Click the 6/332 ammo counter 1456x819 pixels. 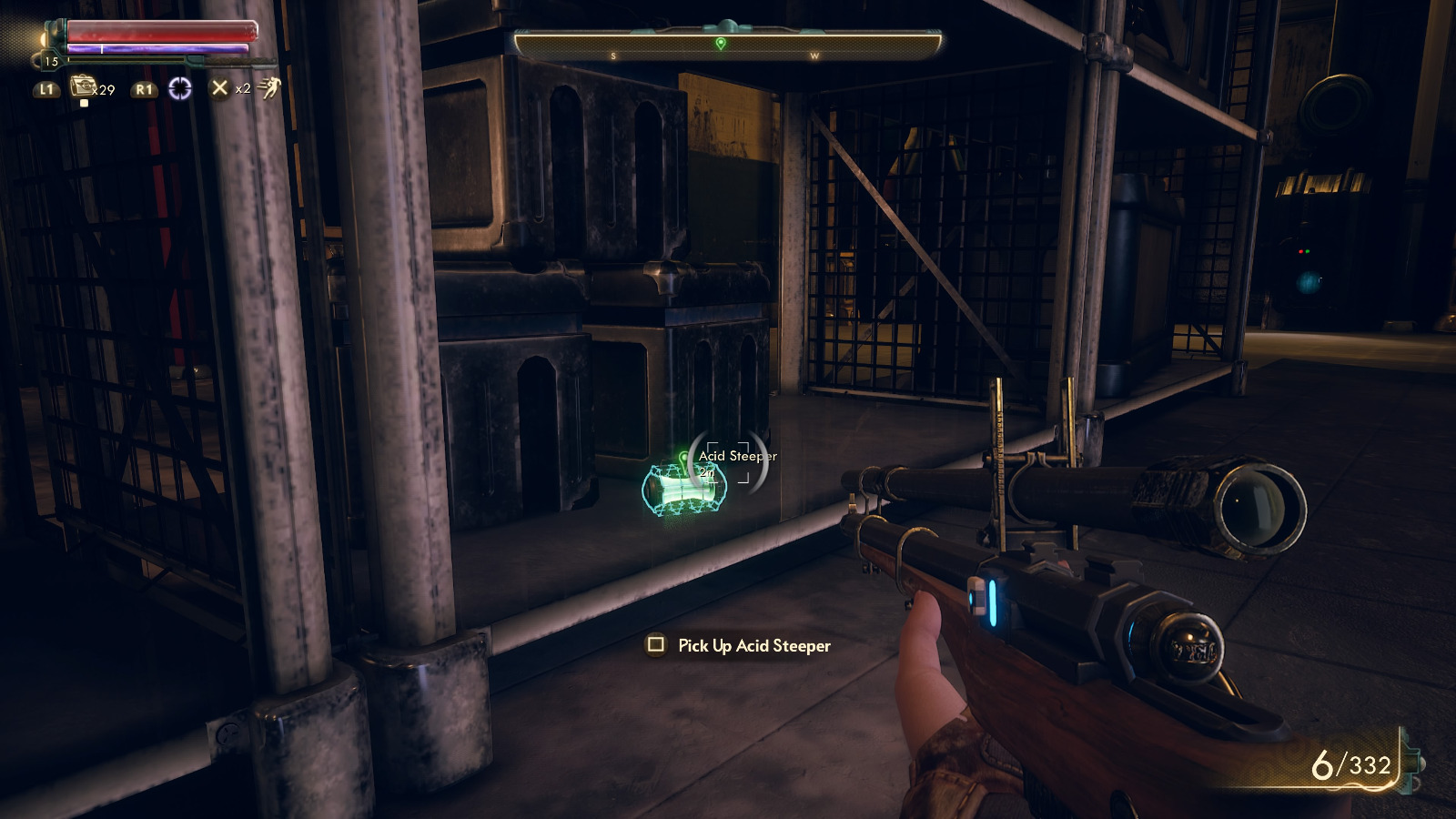(1350, 764)
